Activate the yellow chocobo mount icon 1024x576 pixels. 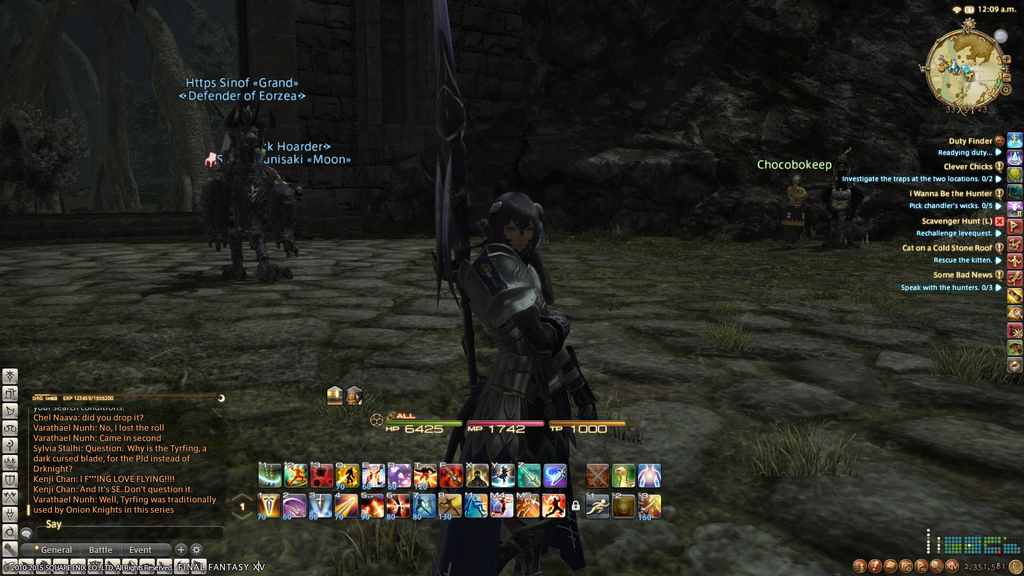(x=623, y=476)
